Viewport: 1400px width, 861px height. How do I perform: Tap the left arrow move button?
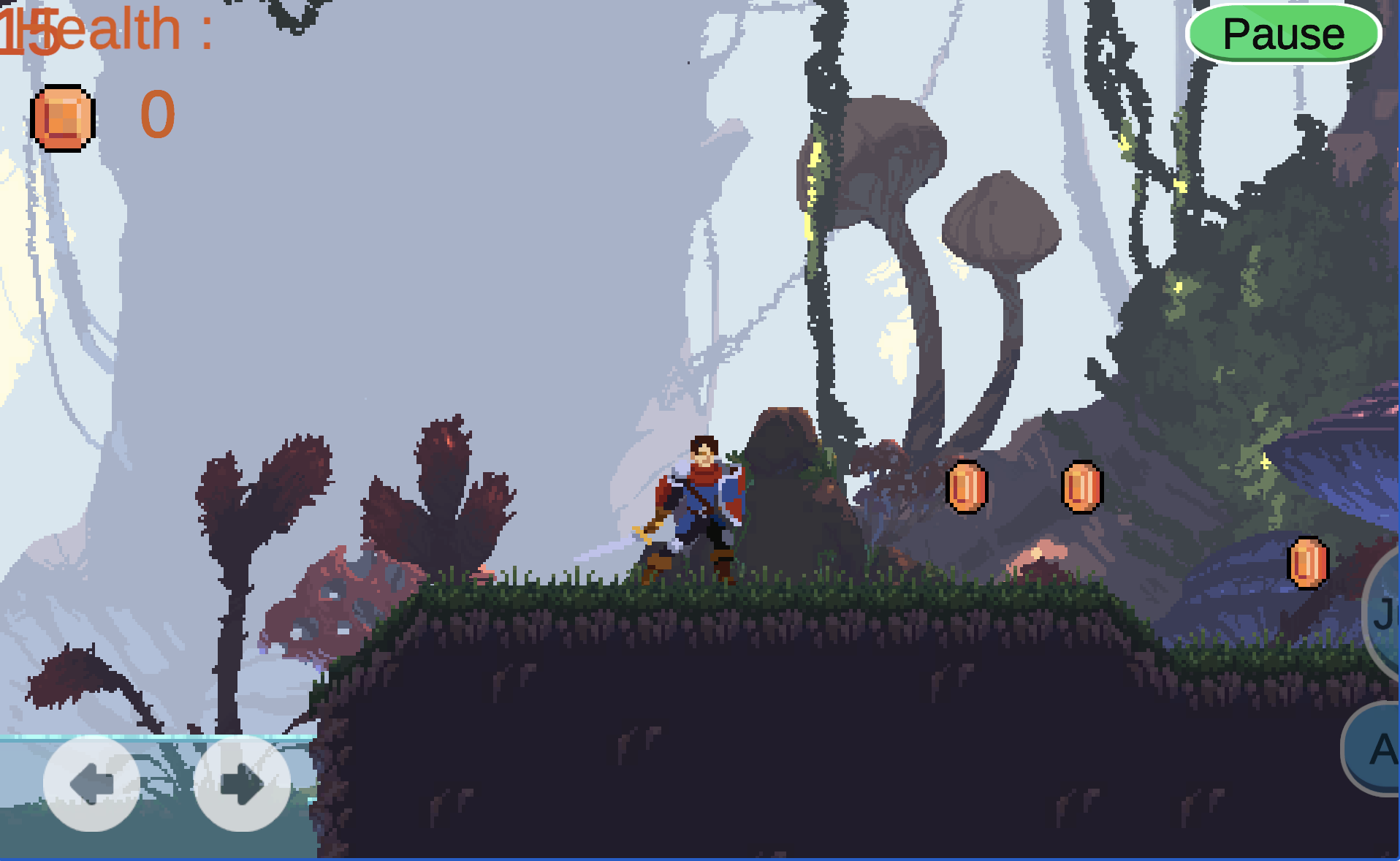click(91, 784)
